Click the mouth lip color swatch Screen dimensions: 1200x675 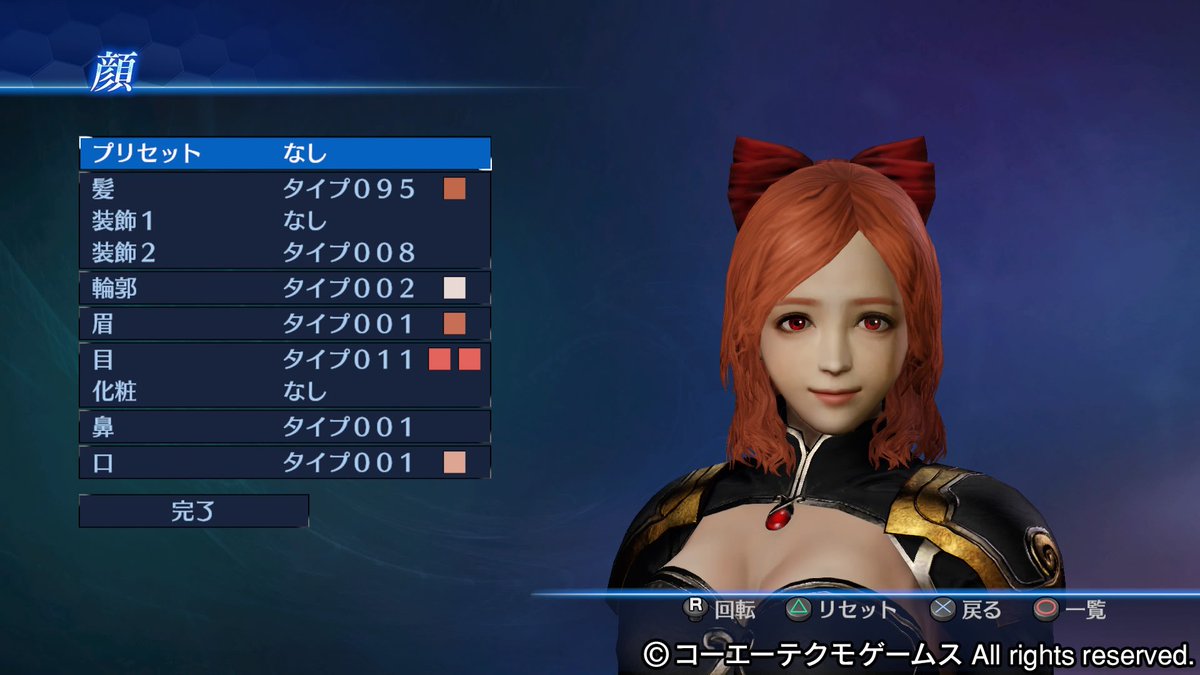[455, 462]
